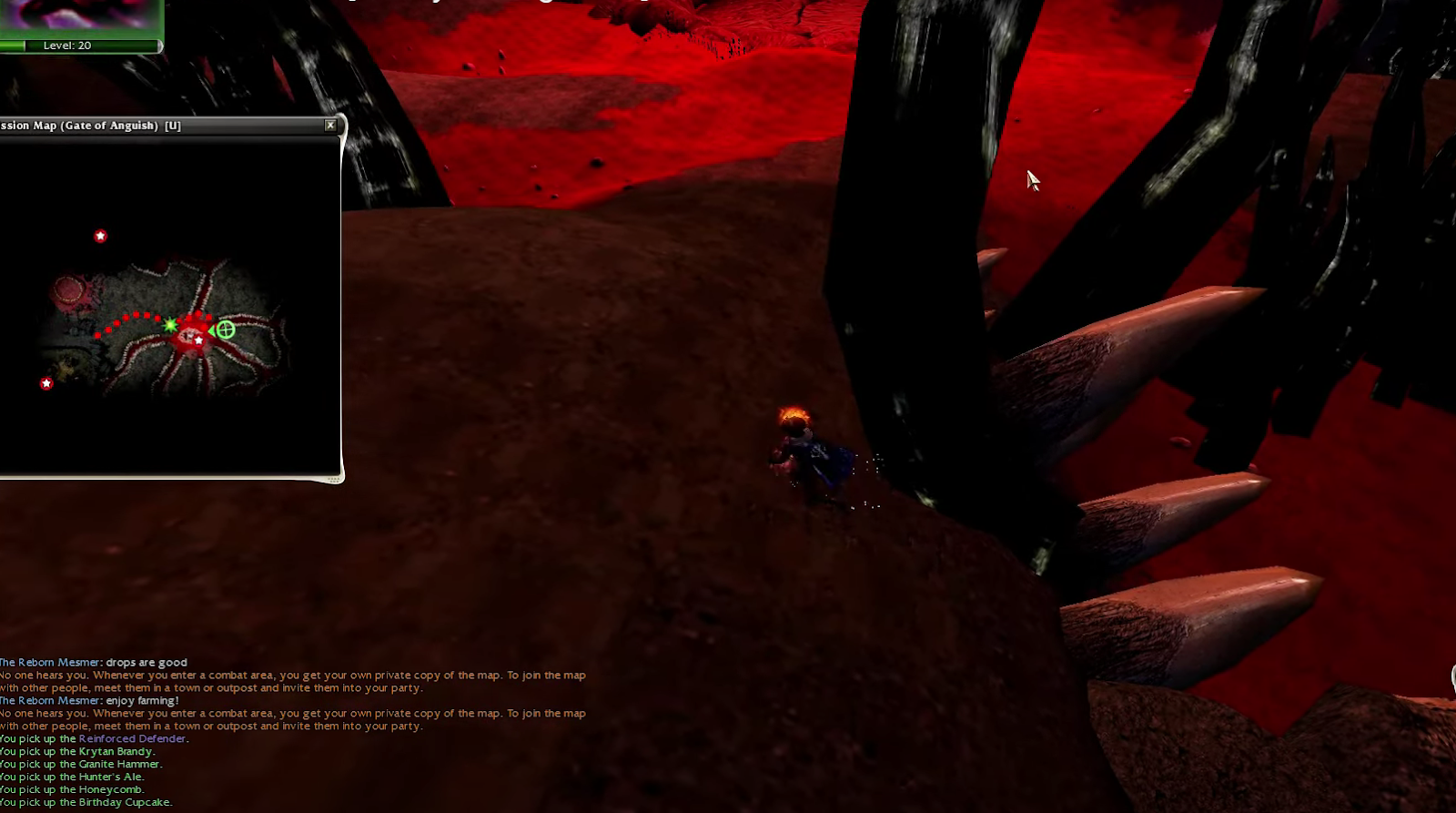Click the Level: 20 experience bar
Image resolution: width=1456 pixels, height=813 pixels.
pos(68,45)
